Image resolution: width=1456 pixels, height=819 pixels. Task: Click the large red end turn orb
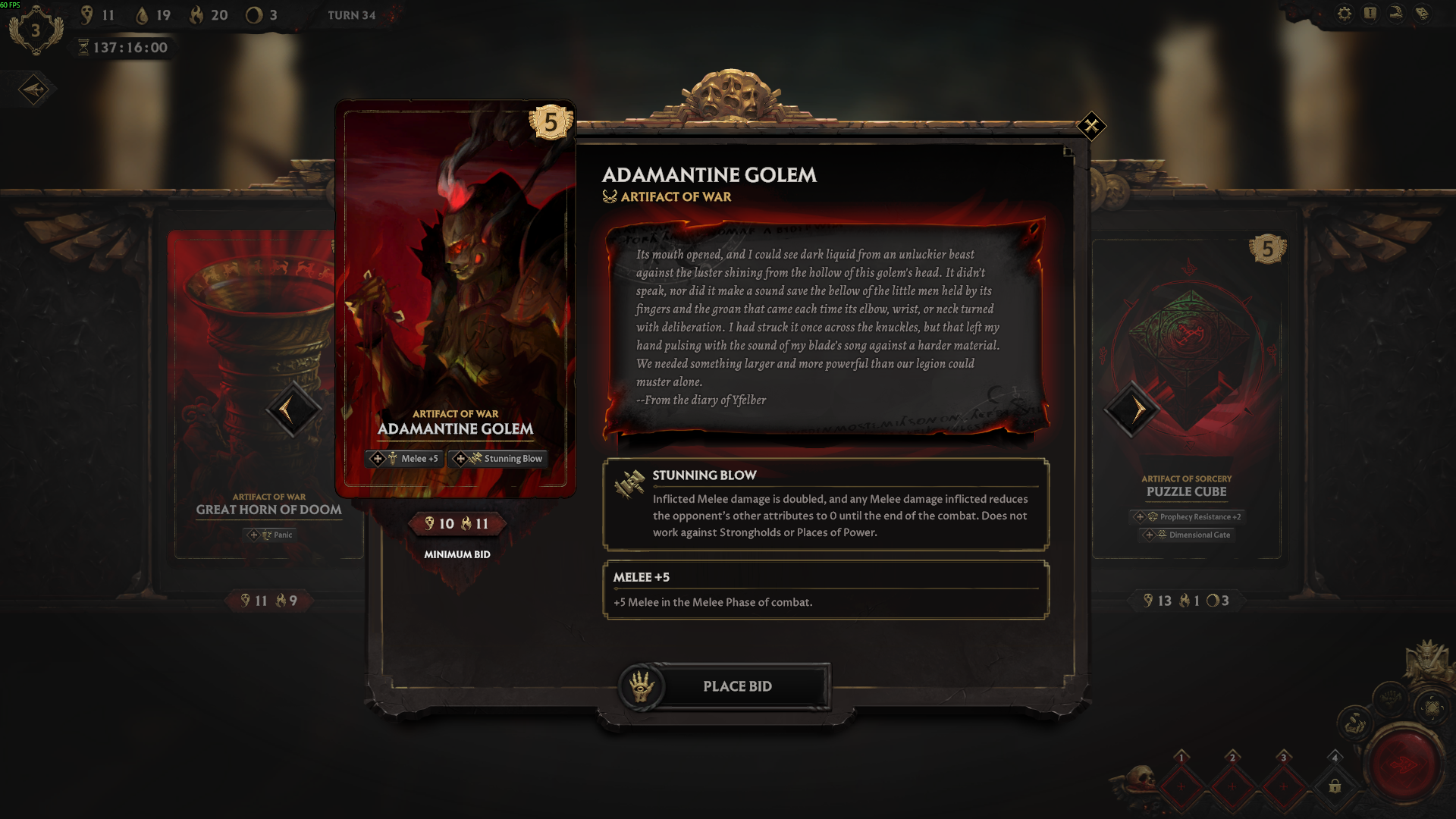coord(1403,764)
